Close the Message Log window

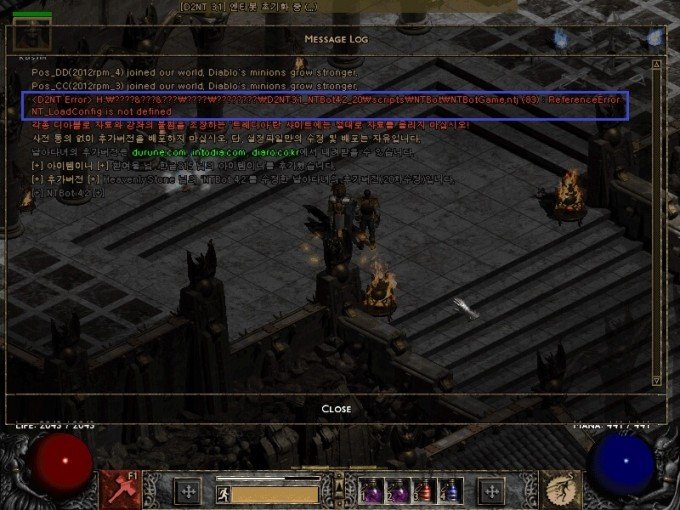(x=336, y=409)
